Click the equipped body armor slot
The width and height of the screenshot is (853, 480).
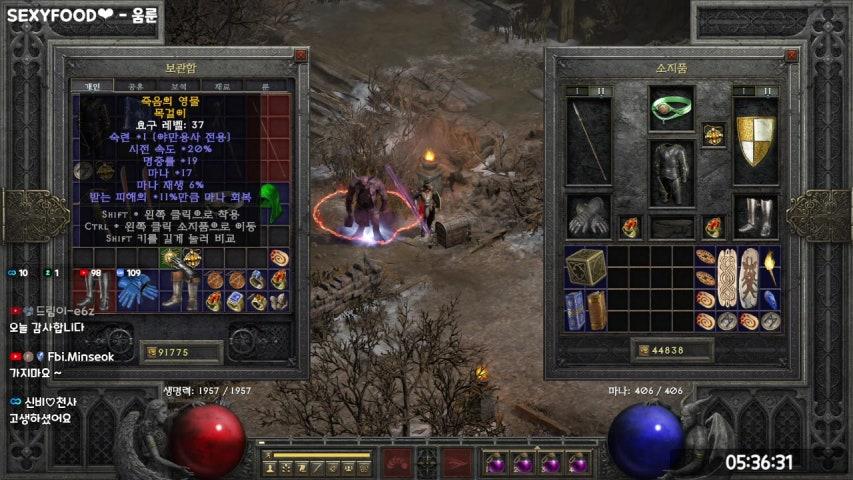click(671, 173)
